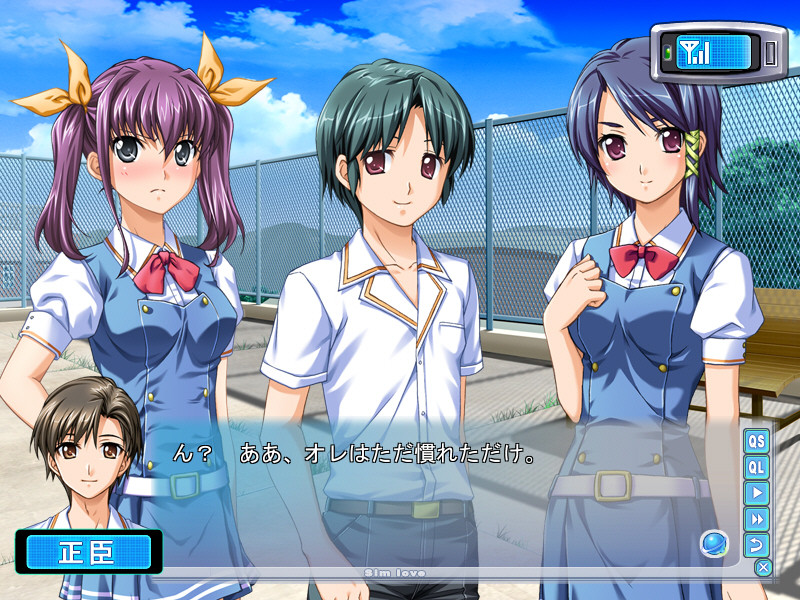Click the blue globe advance indicator
Viewport: 800px width, 600px height.
[714, 543]
